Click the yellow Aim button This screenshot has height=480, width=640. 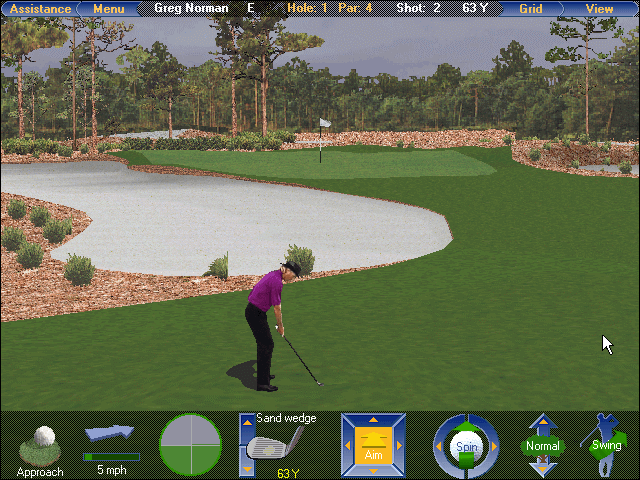pyautogui.click(x=373, y=444)
